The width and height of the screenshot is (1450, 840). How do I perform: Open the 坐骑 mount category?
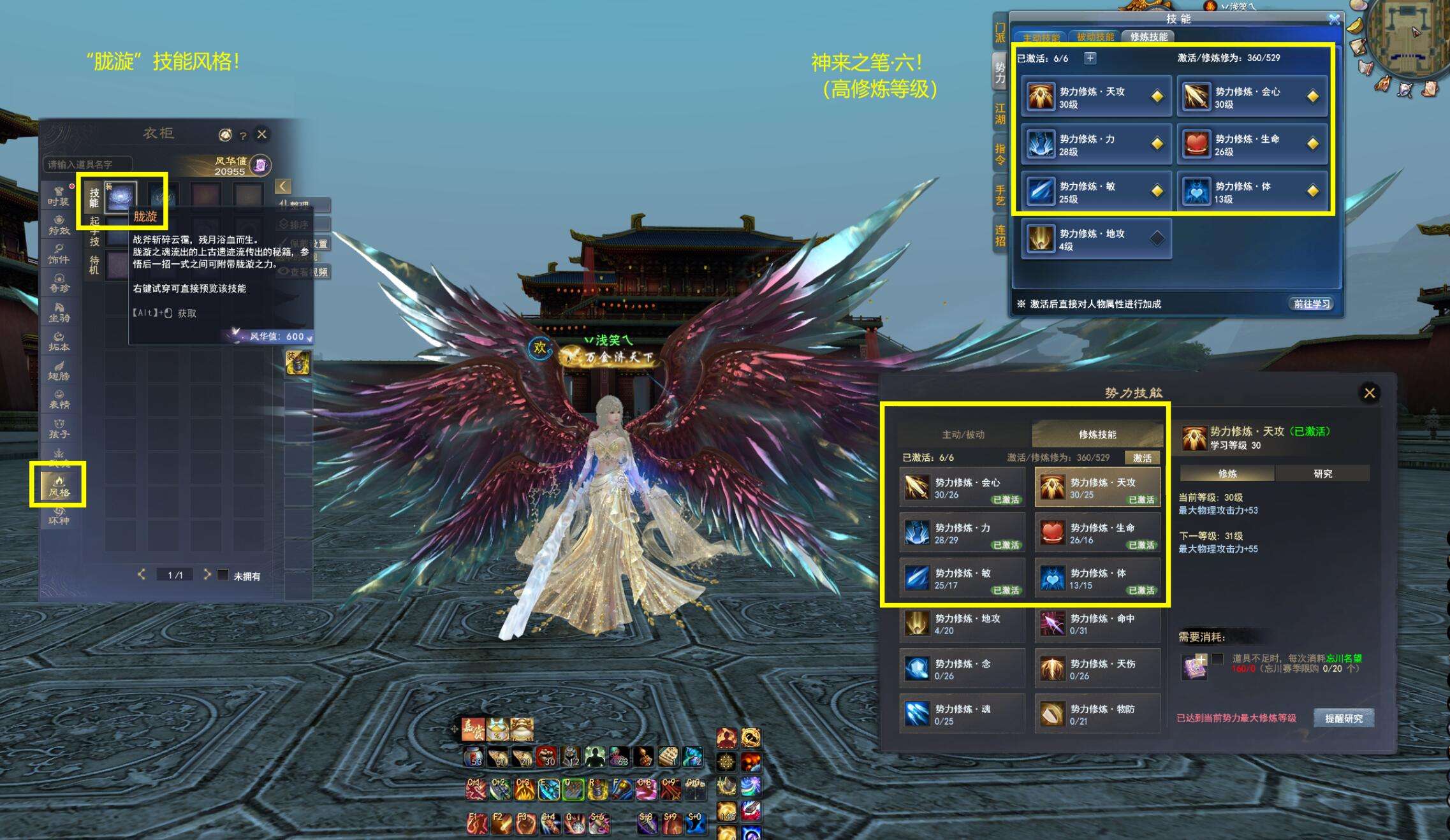point(59,312)
